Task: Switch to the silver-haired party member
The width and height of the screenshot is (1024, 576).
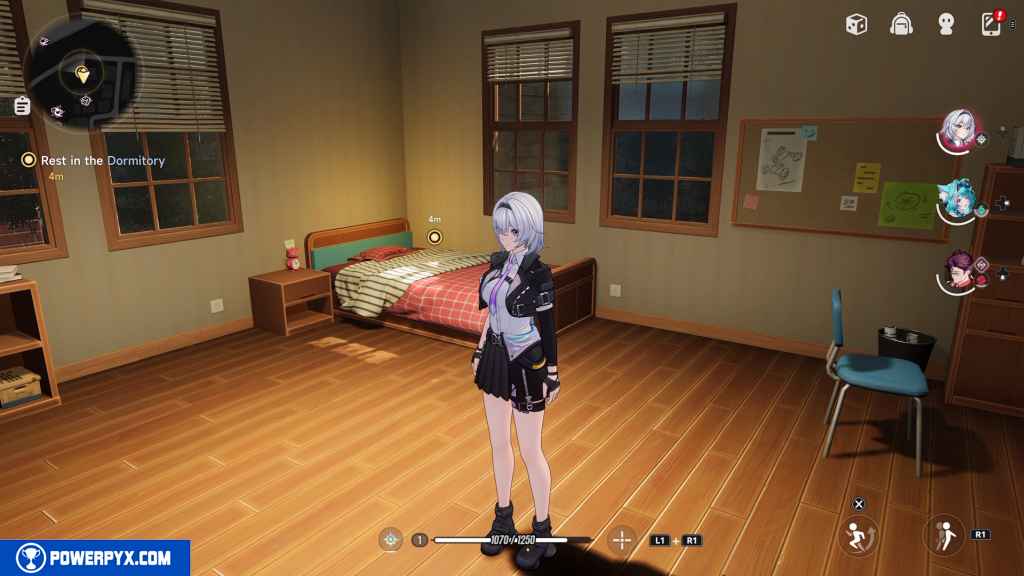Action: [960, 130]
